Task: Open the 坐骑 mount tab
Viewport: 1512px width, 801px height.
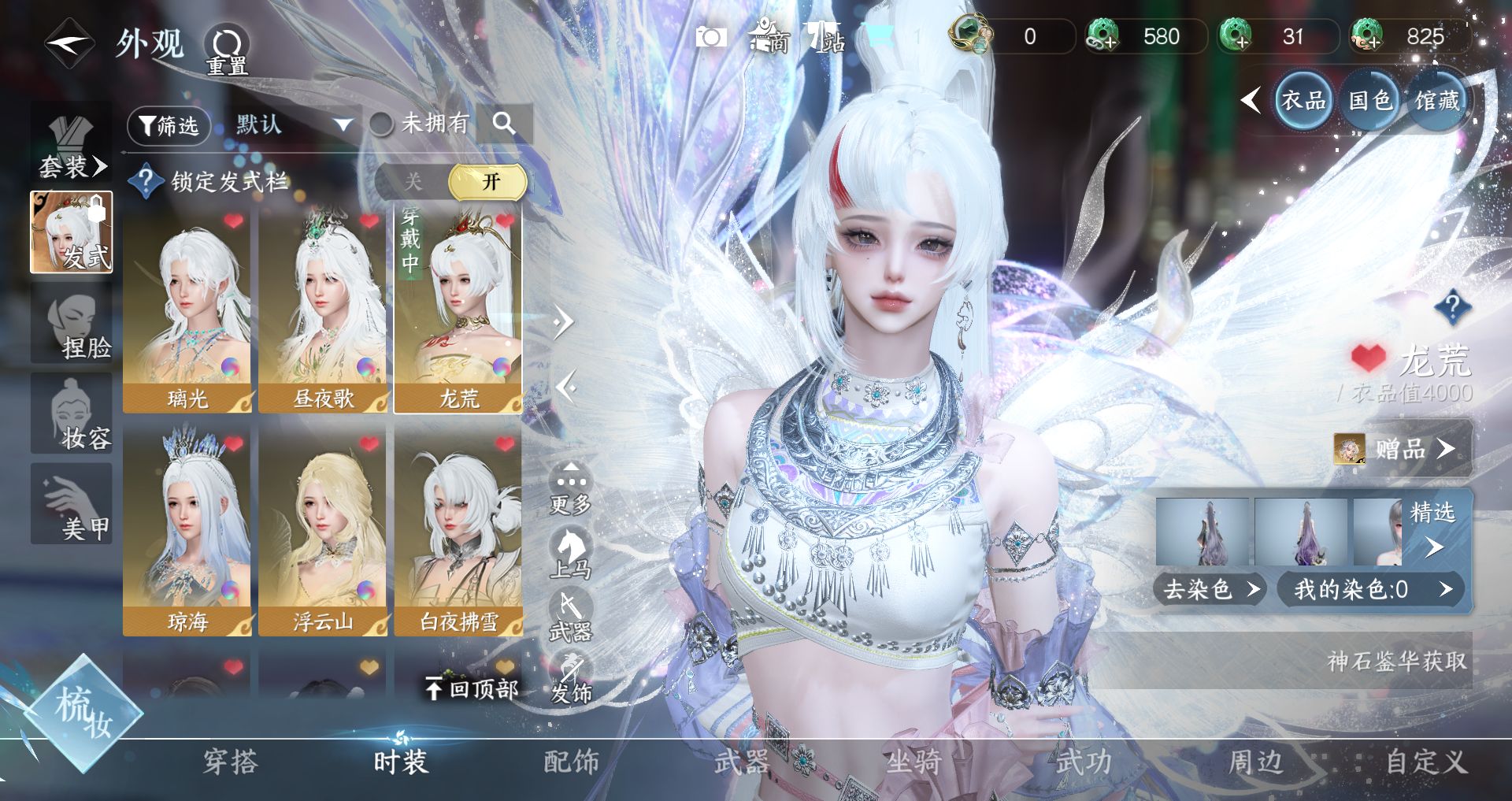Action: click(913, 762)
